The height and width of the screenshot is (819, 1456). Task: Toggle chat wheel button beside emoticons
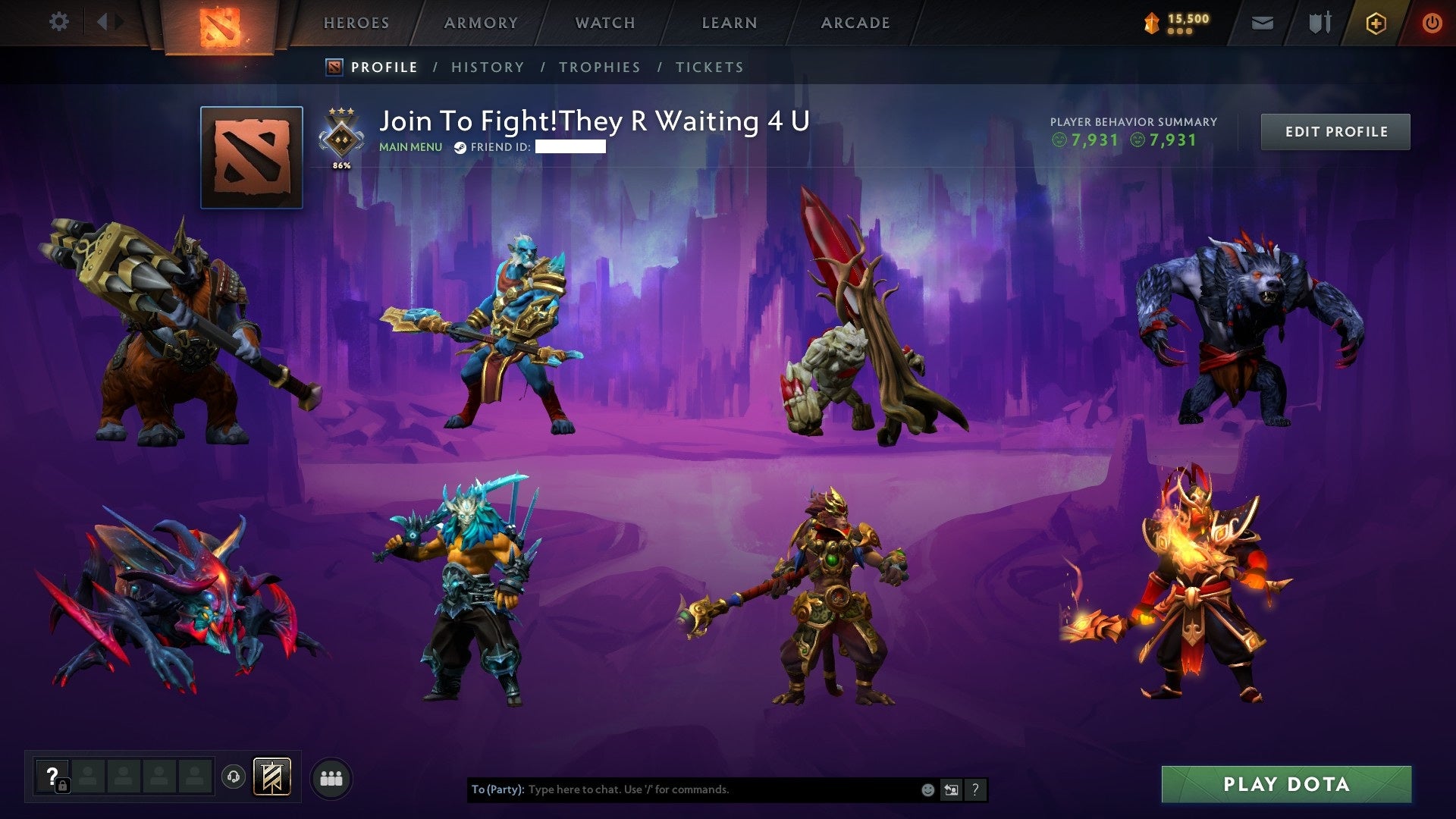[950, 789]
